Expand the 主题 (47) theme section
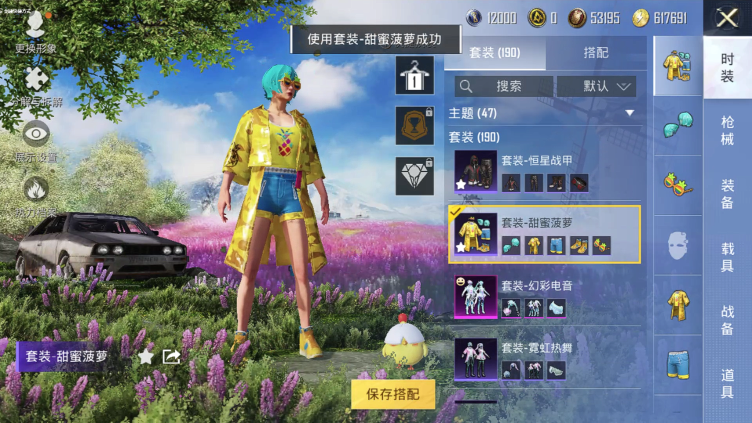 [x=546, y=113]
